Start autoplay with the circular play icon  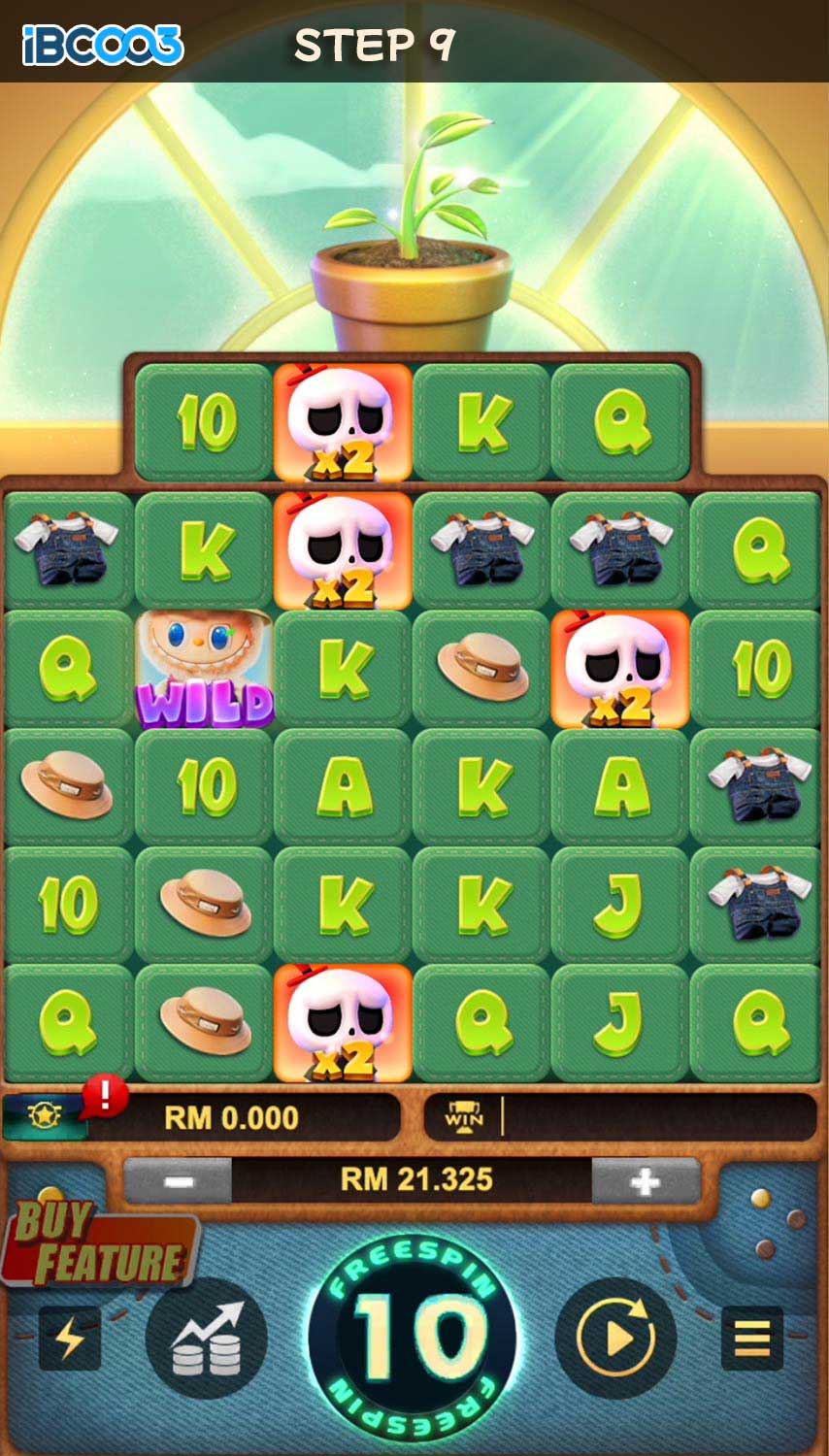point(615,1339)
